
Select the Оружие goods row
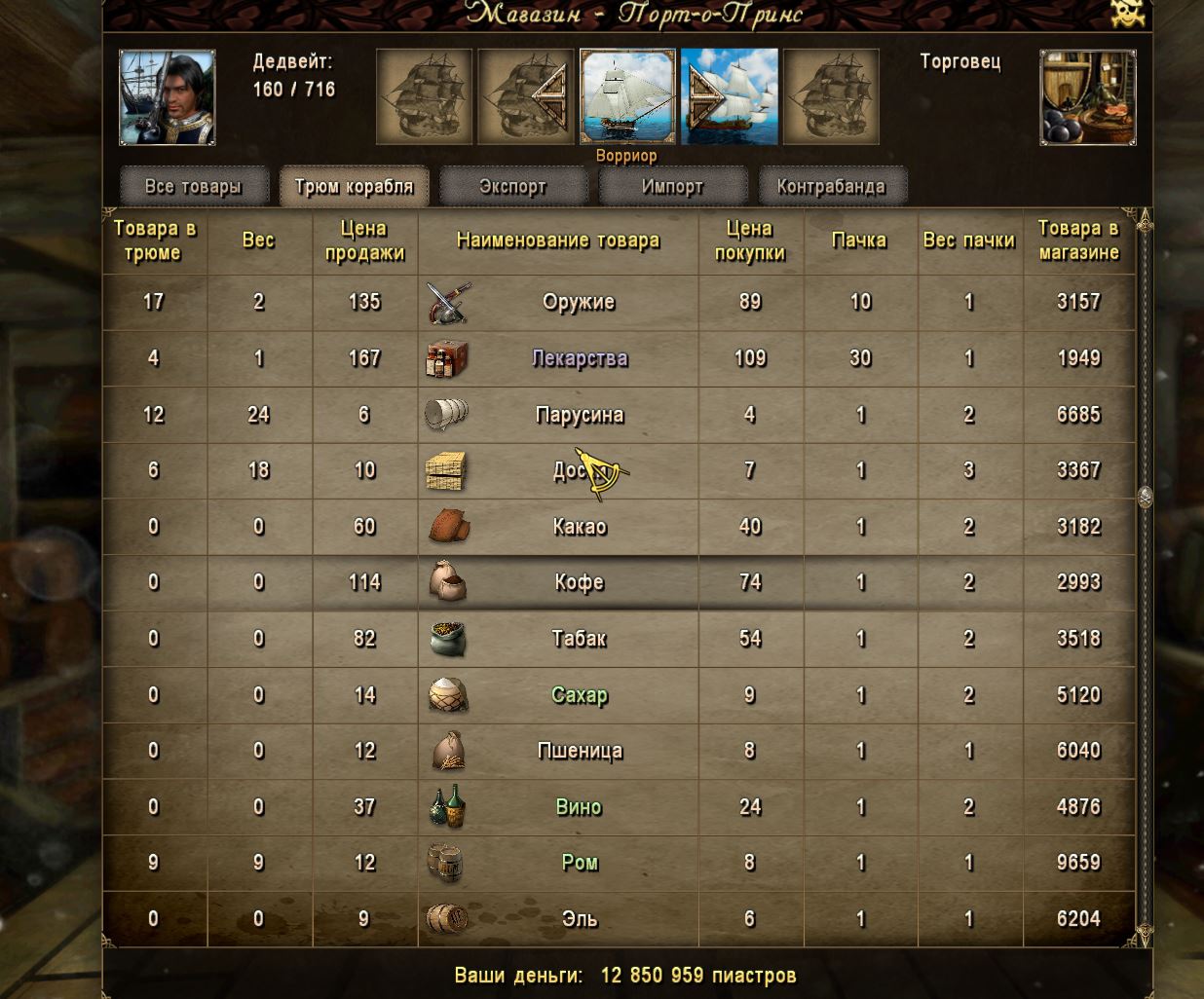[x=579, y=302]
